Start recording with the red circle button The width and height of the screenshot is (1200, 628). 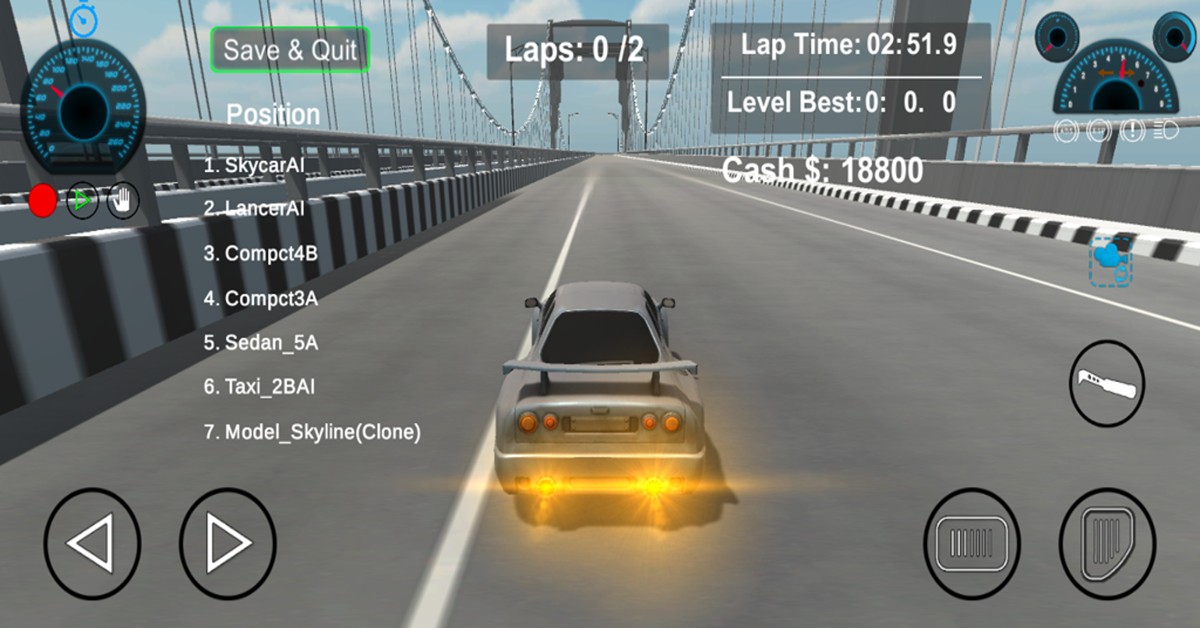(43, 200)
